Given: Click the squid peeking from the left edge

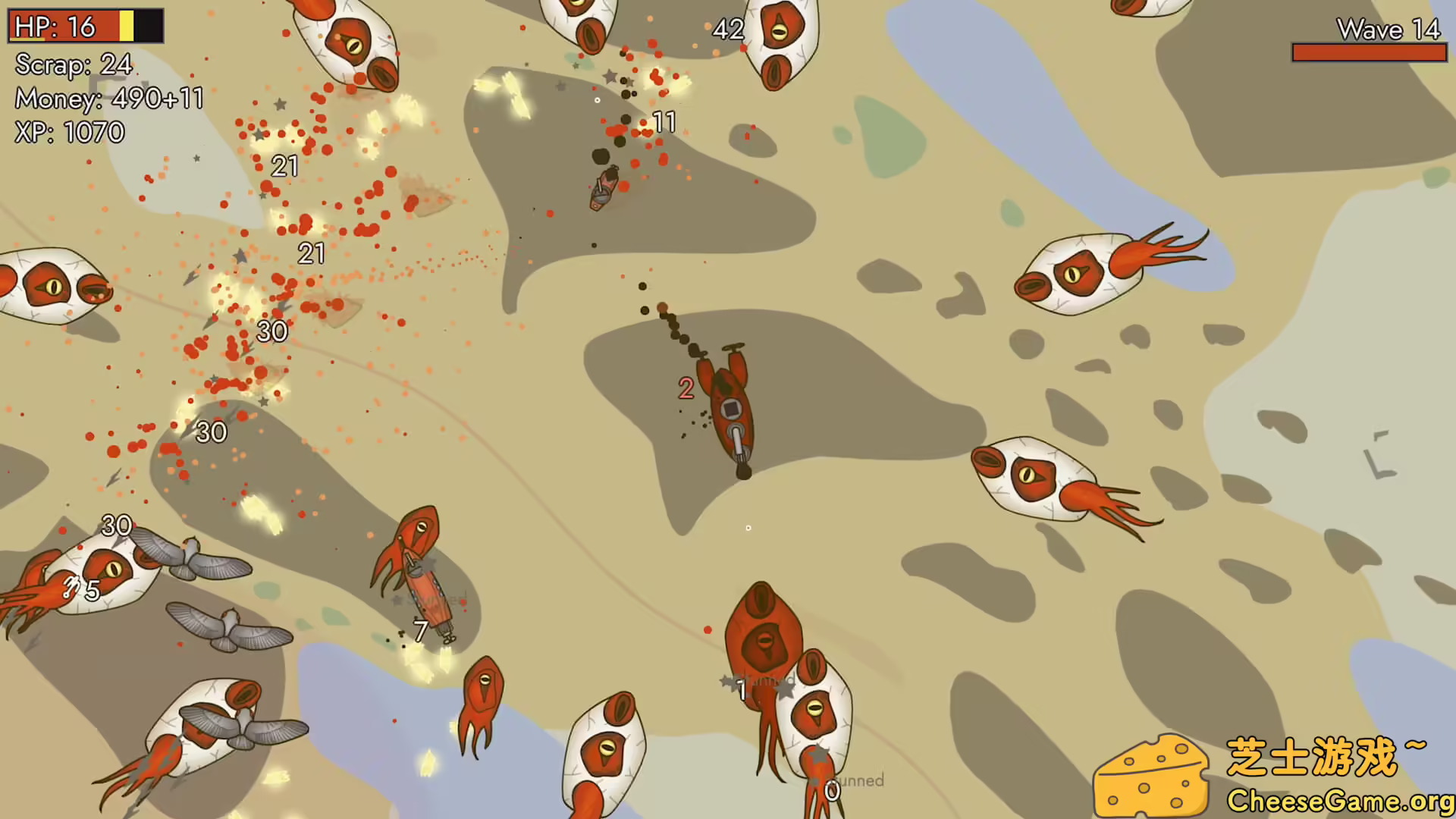Looking at the screenshot, I should (45, 288).
